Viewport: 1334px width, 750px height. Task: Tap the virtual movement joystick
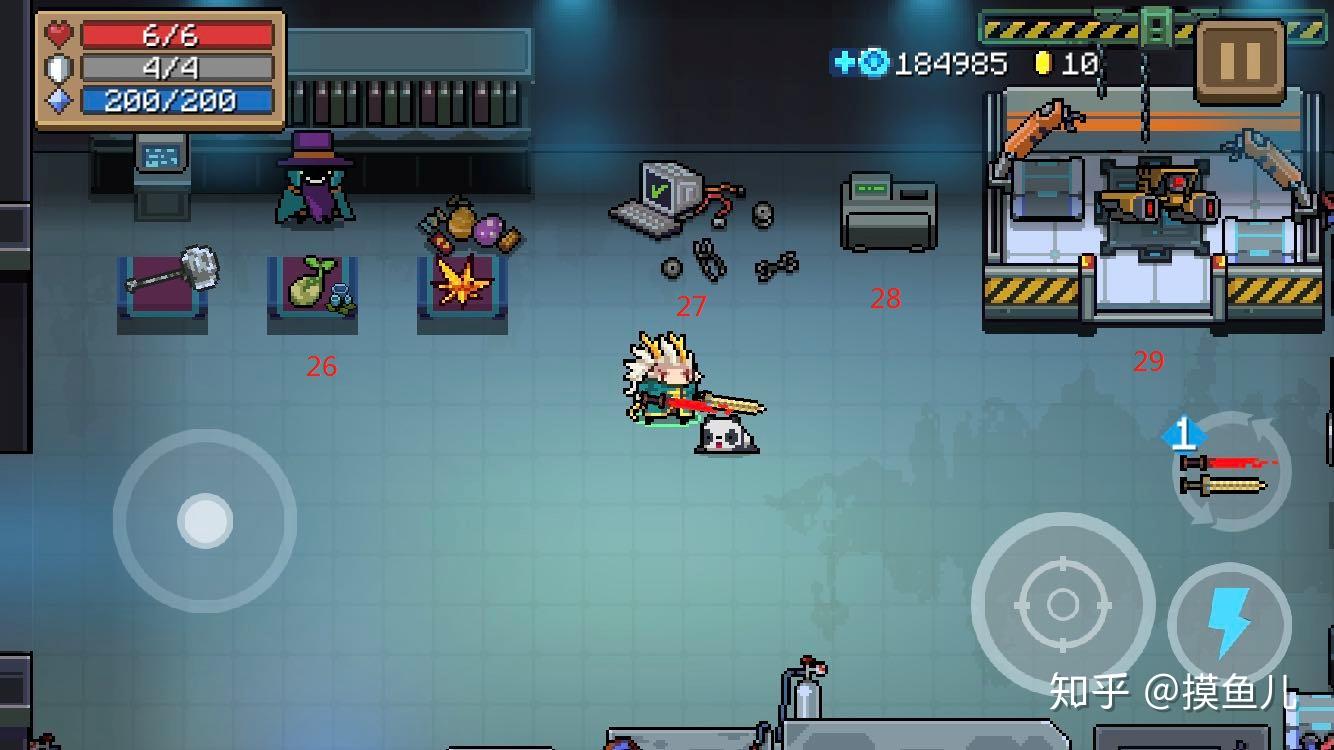(205, 520)
